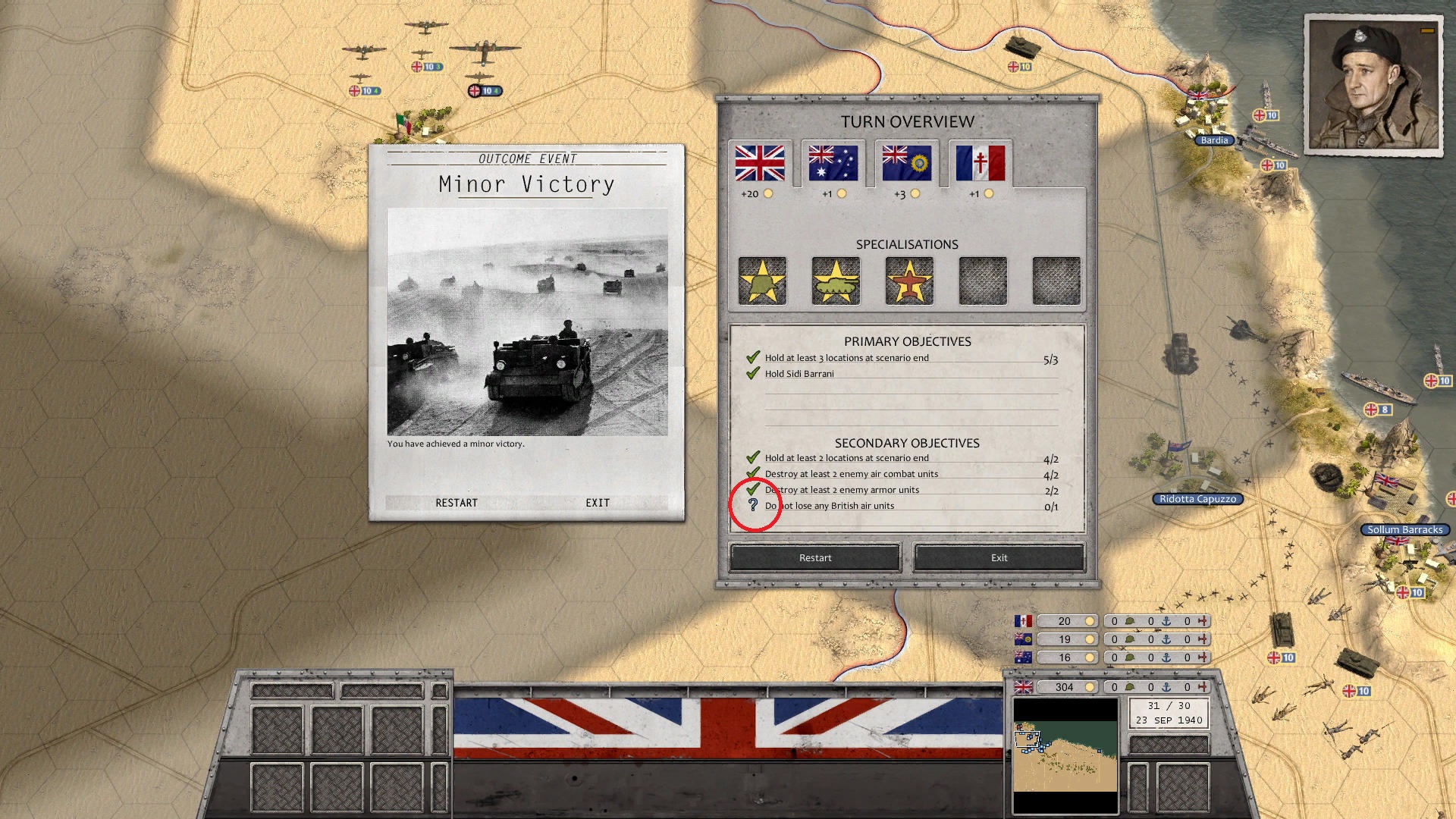Click the question mark beside 'Do not lose any British air units'

(752, 506)
